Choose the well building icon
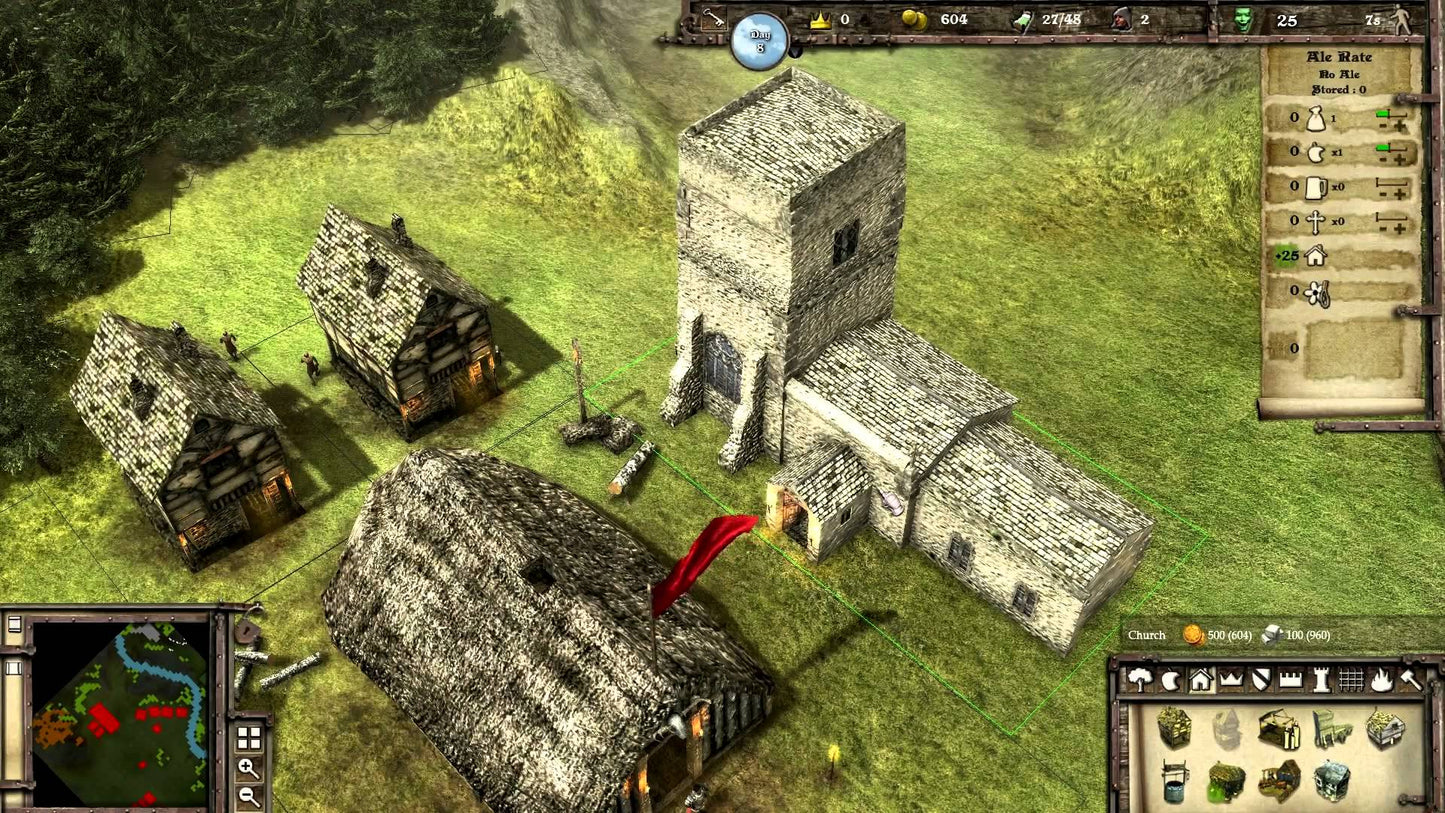The height and width of the screenshot is (813, 1445). coord(1176,780)
